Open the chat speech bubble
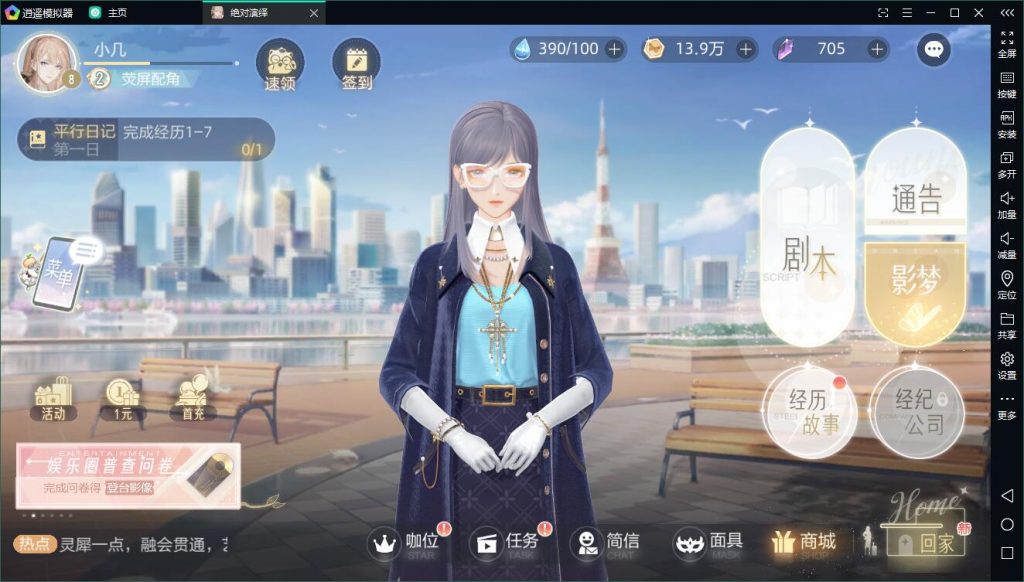 click(934, 49)
